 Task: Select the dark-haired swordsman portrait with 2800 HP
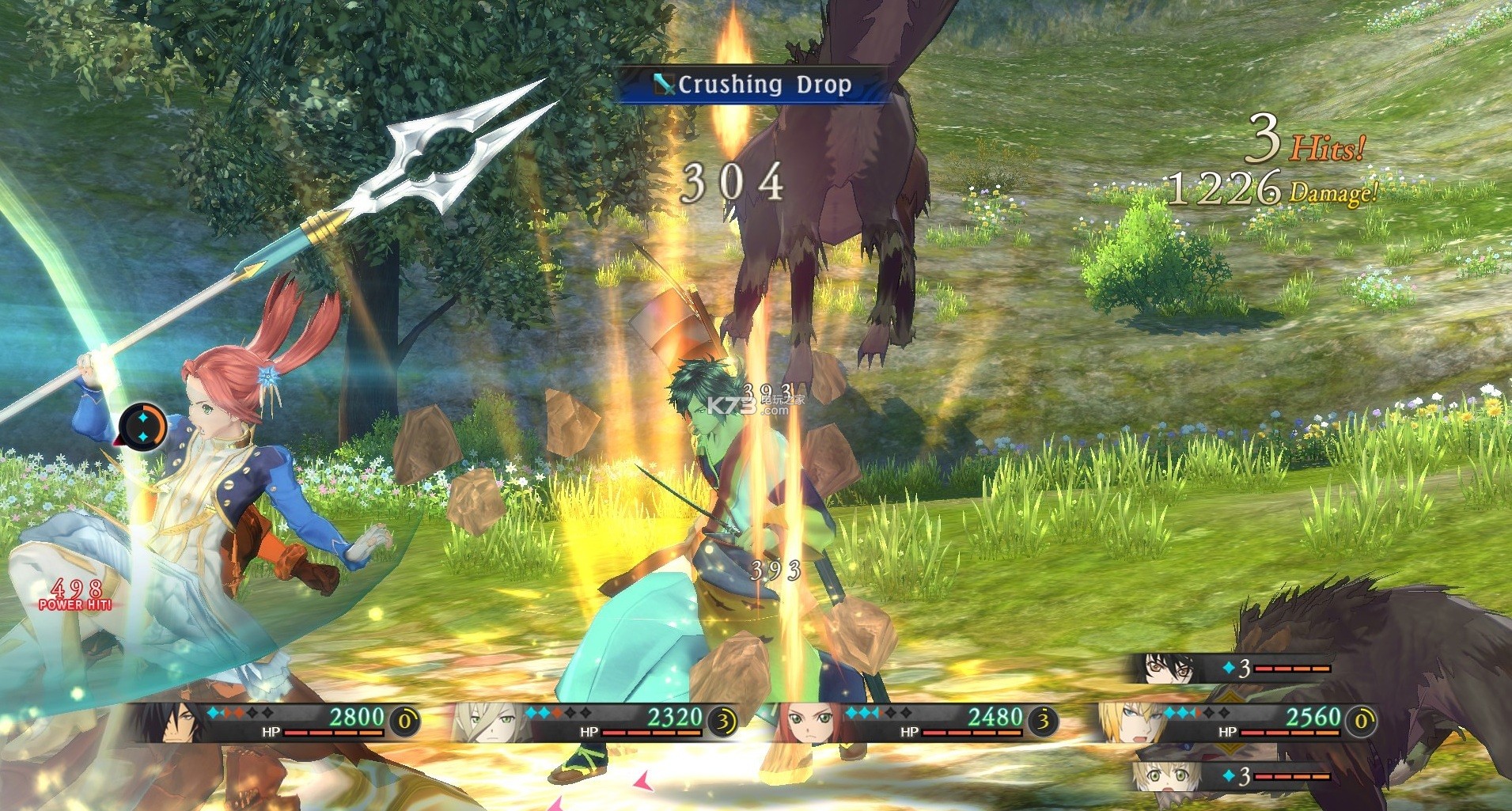pyautogui.click(x=169, y=722)
